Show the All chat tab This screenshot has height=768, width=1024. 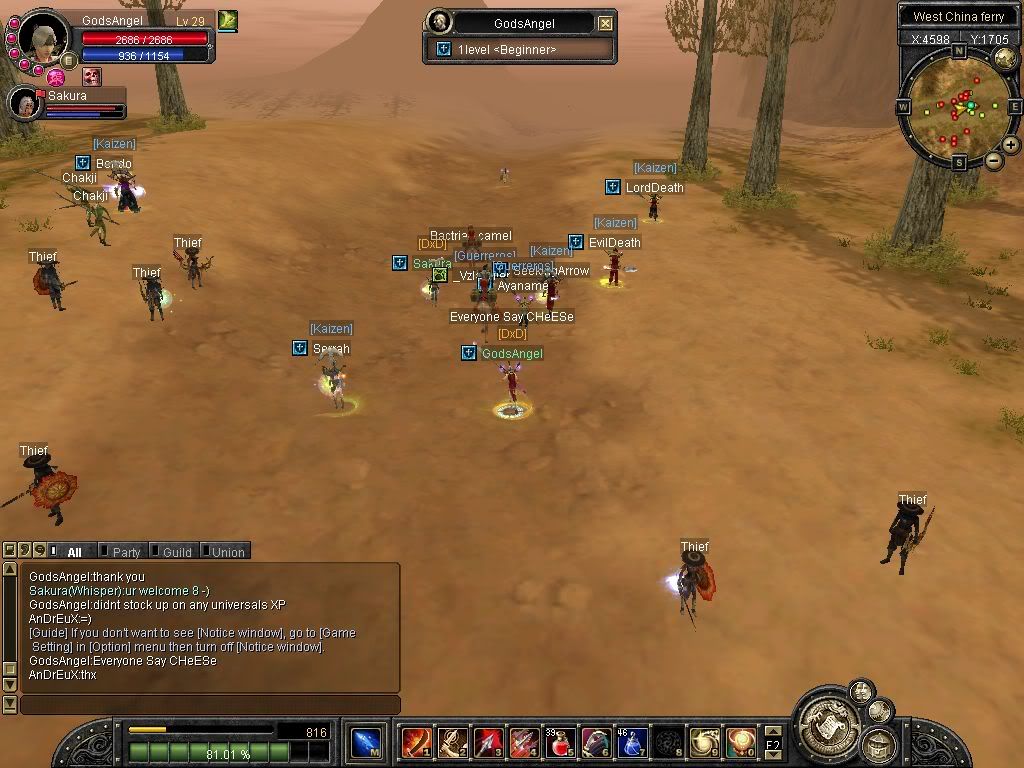74,551
